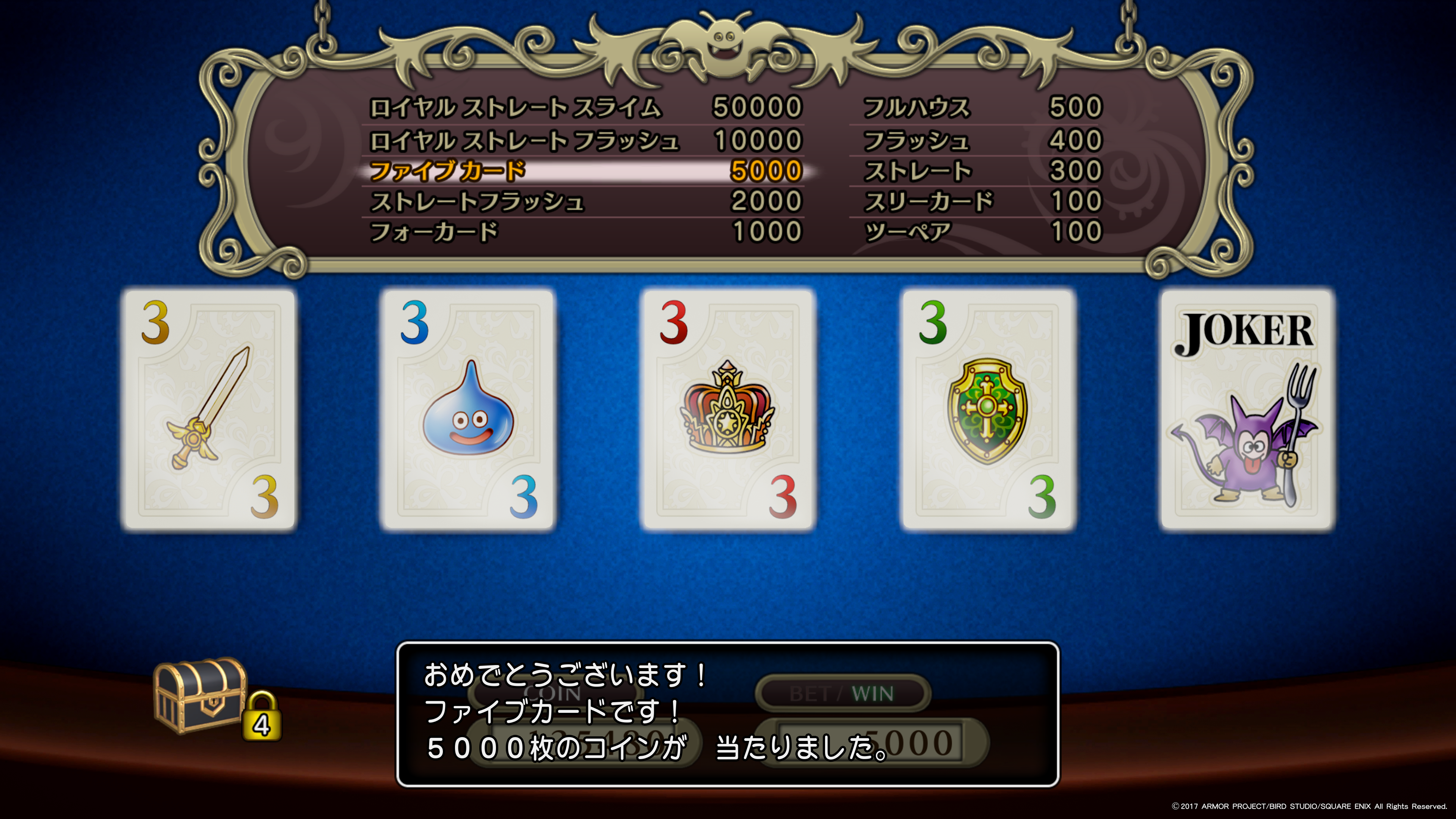1456x819 pixels.
Task: Select the blue 3 slime card
Action: click(x=468, y=410)
